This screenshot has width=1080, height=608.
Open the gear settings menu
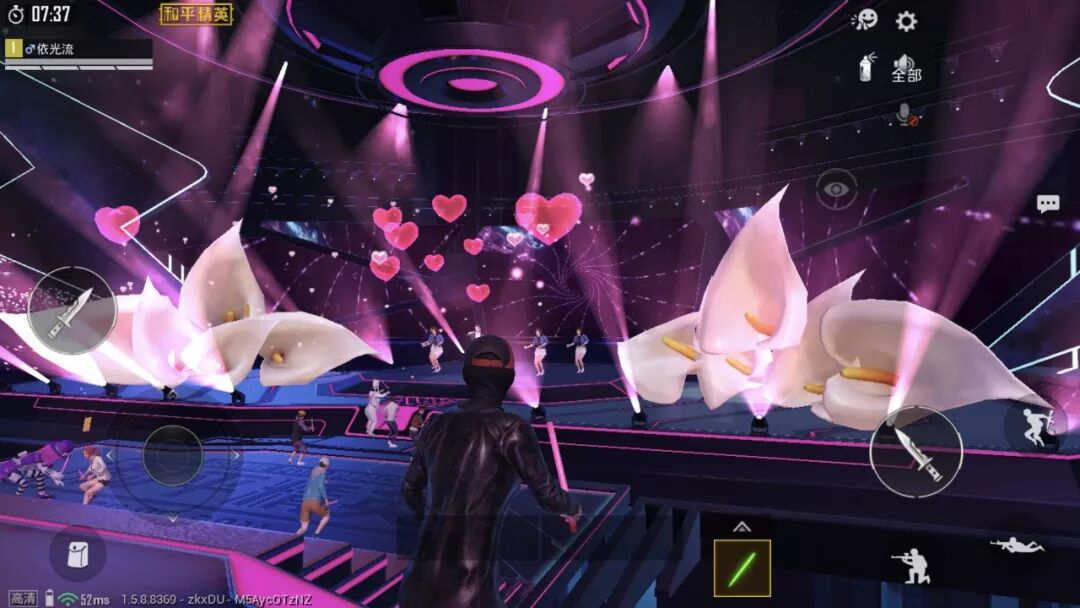906,21
